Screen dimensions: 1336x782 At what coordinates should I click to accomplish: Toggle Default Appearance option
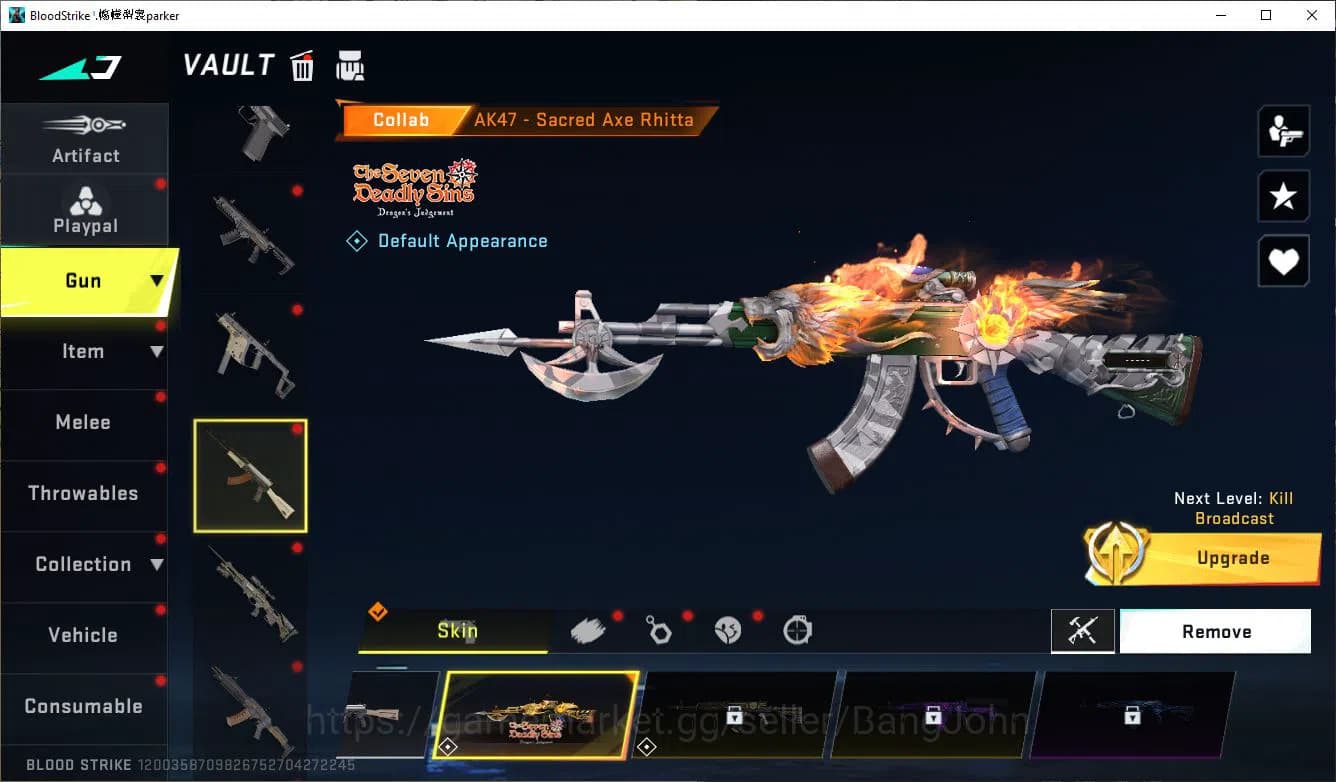[446, 240]
